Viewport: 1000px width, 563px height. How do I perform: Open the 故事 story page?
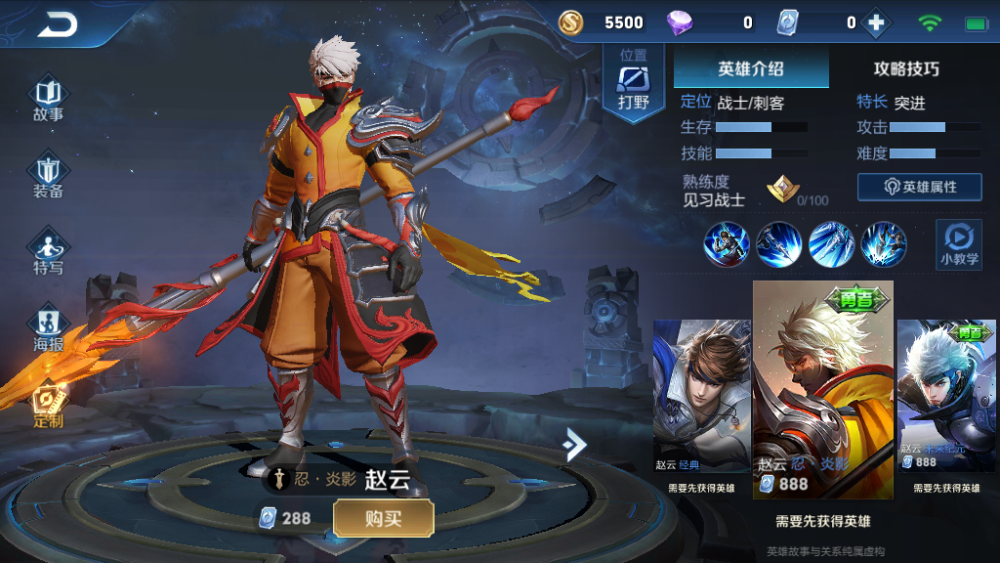click(48, 100)
